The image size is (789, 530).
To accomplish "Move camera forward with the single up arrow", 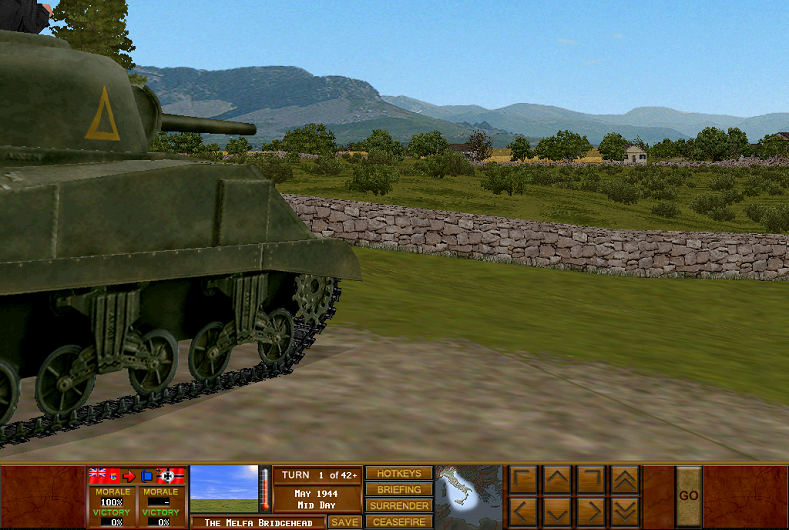I will point(557,480).
